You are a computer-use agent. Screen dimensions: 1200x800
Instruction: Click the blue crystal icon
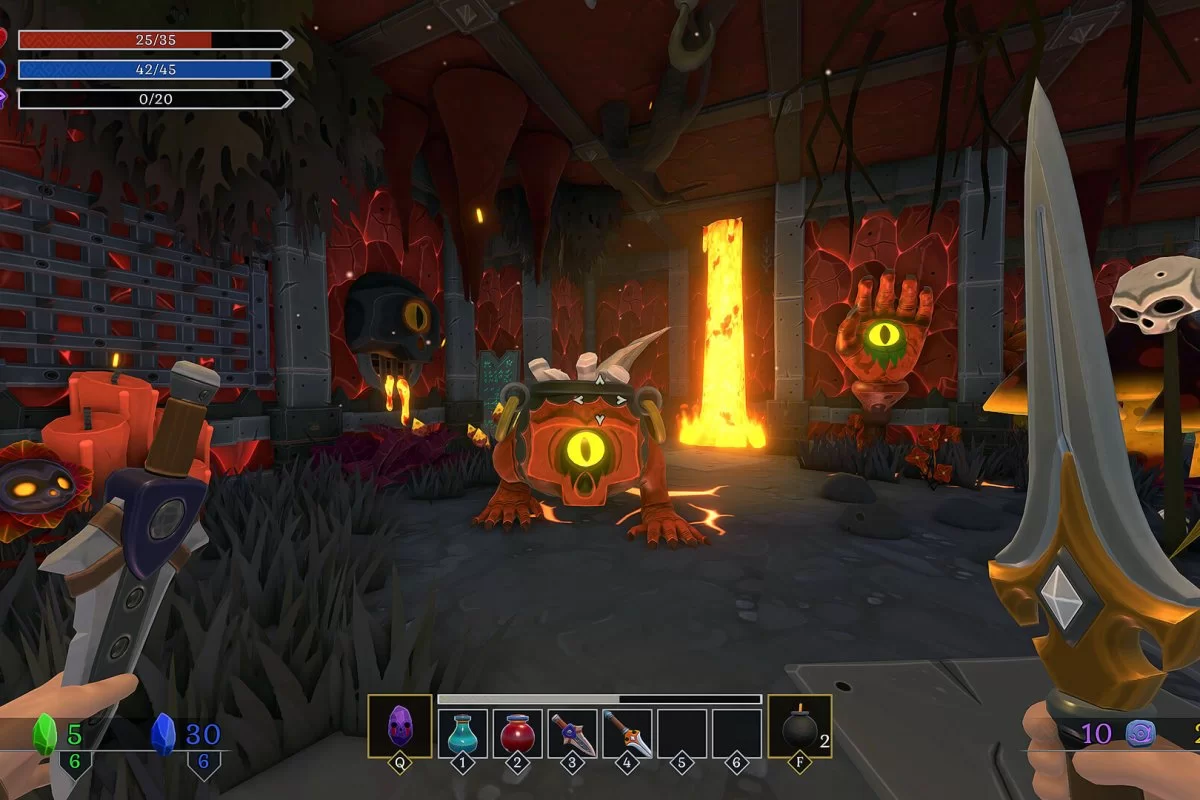point(163,735)
